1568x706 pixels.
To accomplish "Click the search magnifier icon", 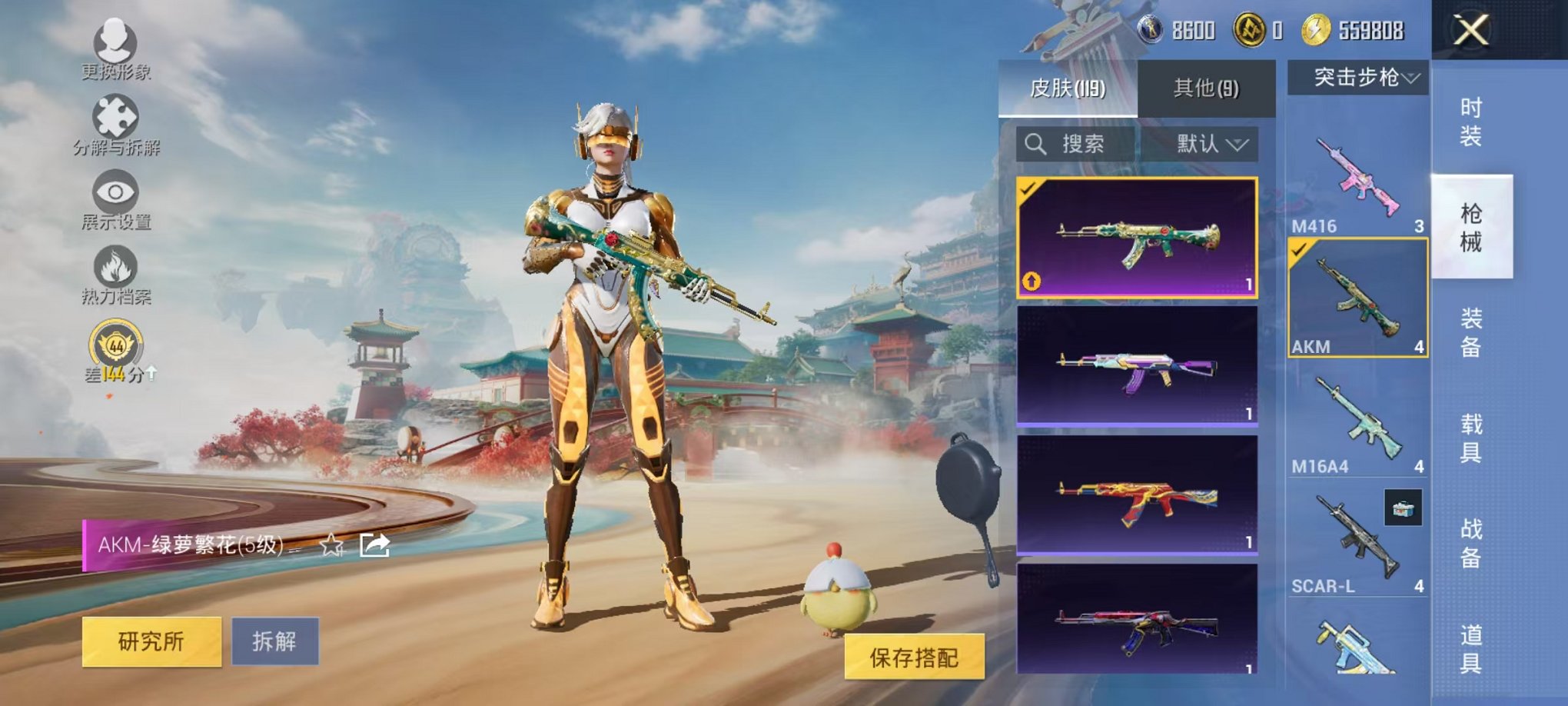I will (x=1035, y=144).
